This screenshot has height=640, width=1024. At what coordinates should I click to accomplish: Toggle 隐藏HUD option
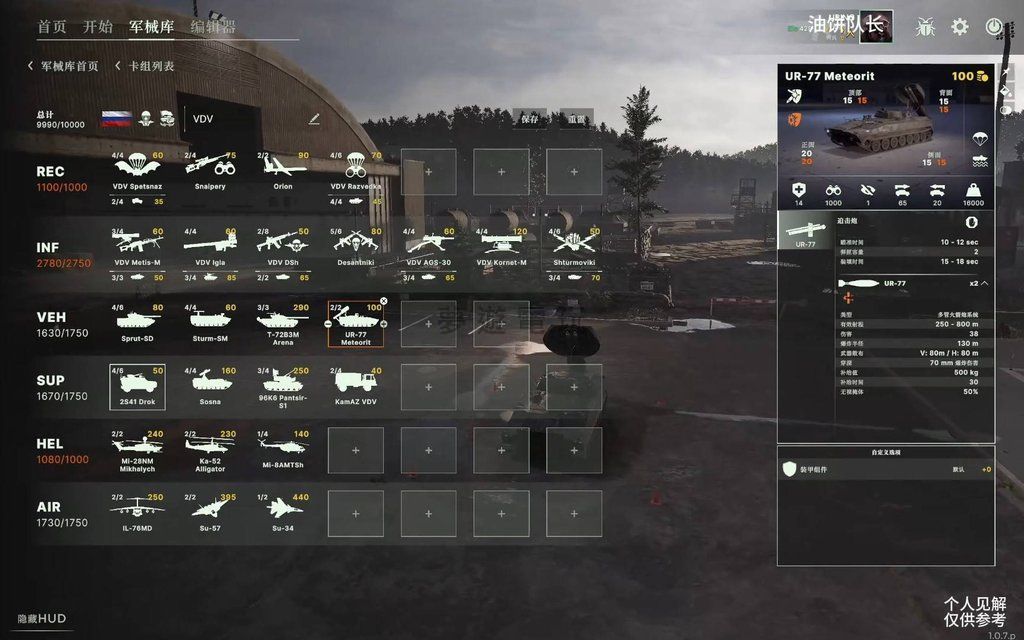(42, 619)
